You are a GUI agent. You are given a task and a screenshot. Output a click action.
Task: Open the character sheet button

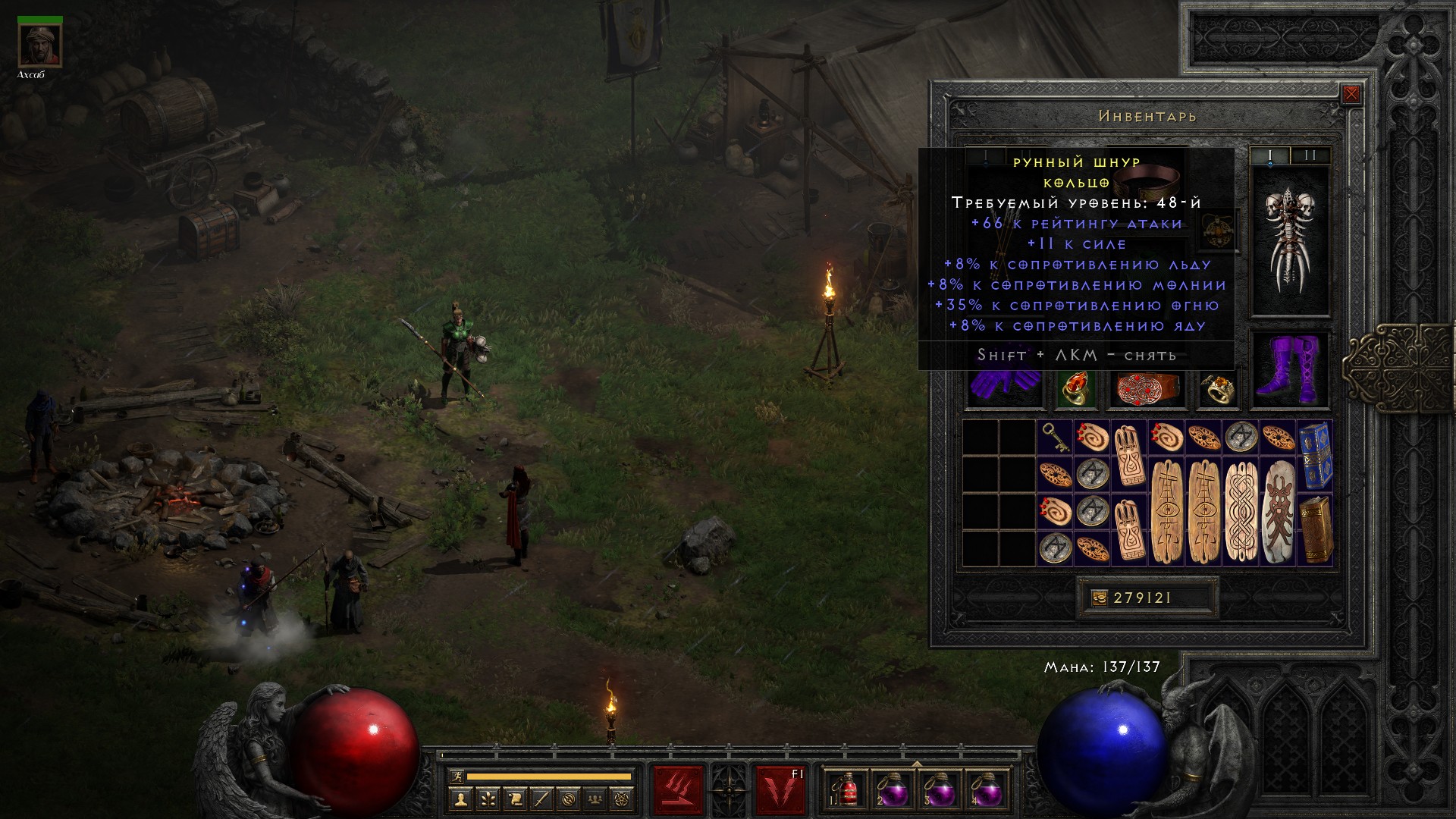pyautogui.click(x=460, y=799)
